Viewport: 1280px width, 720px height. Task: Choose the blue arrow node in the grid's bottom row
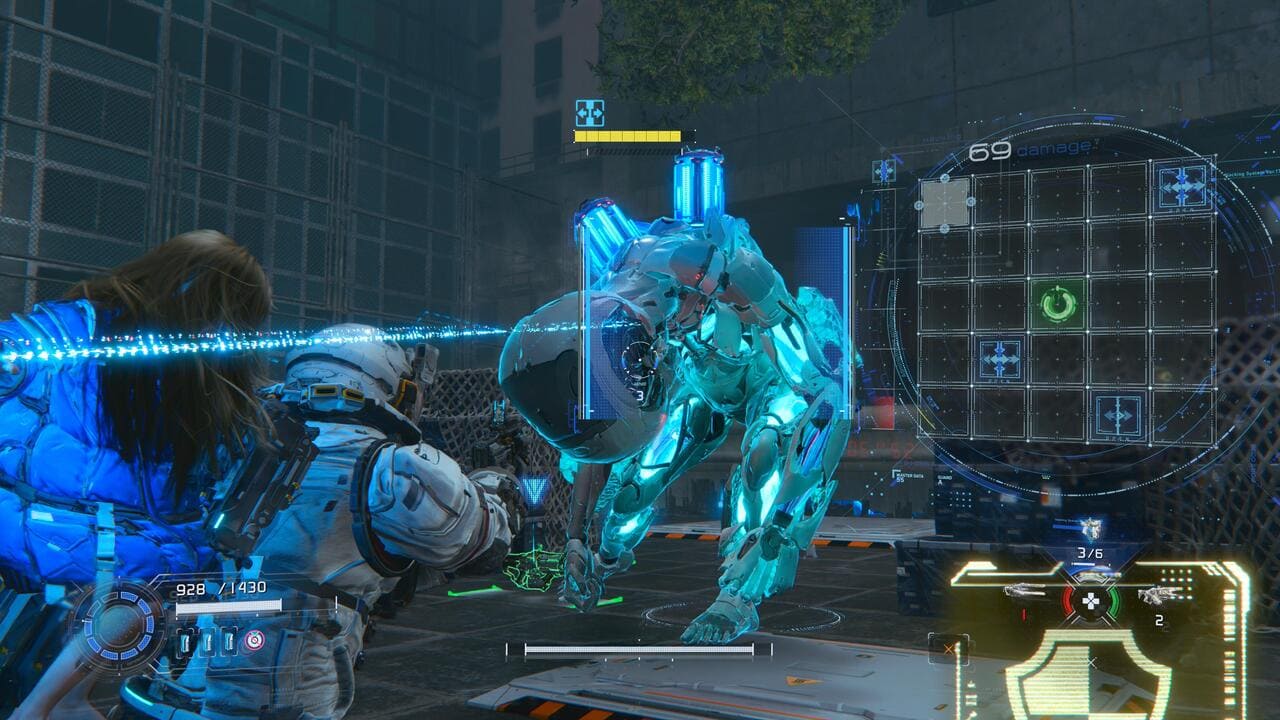pos(1117,414)
